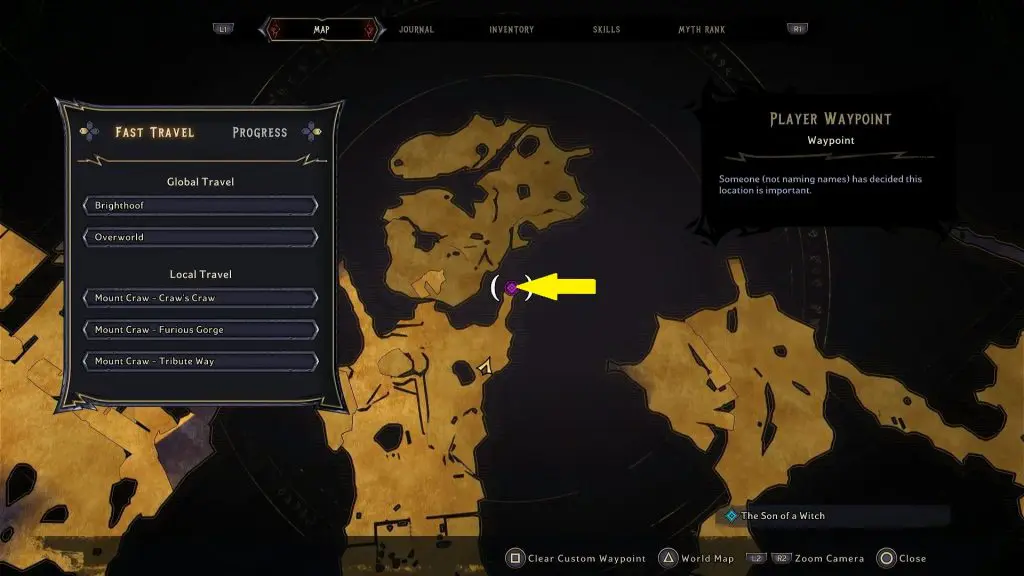Choose Mount Craw - Tribute Way
Viewport: 1024px width, 576px height.
pos(201,361)
